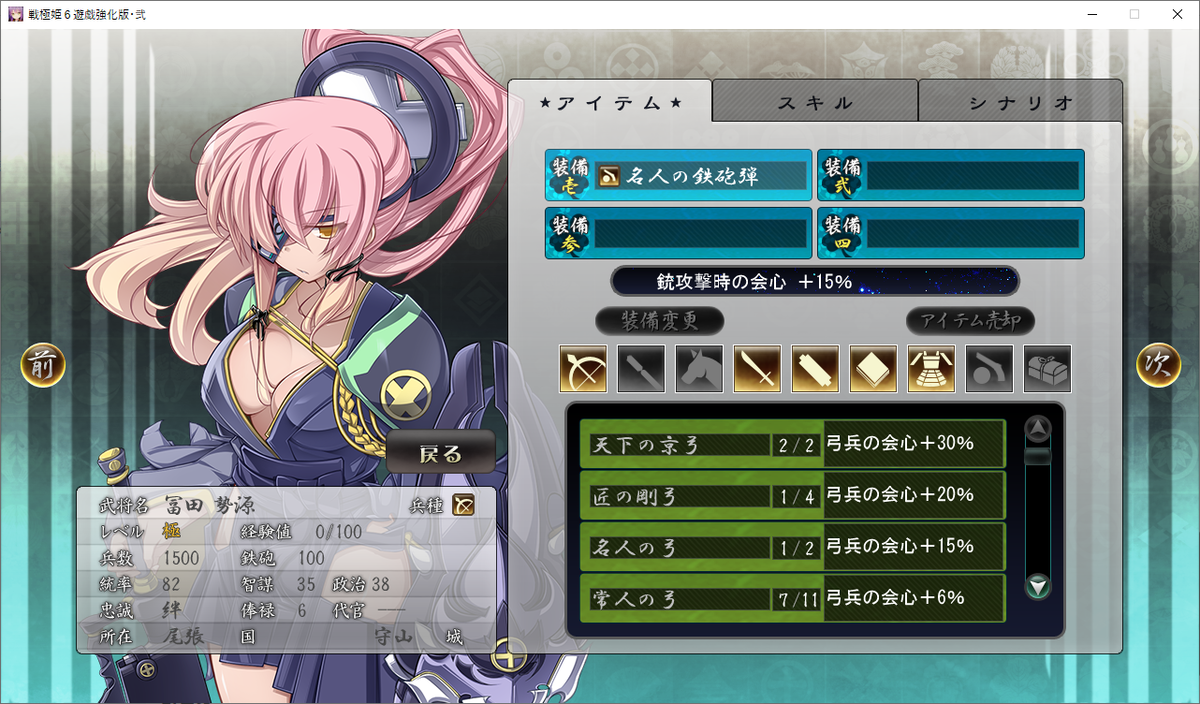
Task: Open the book item category
Action: 873,369
